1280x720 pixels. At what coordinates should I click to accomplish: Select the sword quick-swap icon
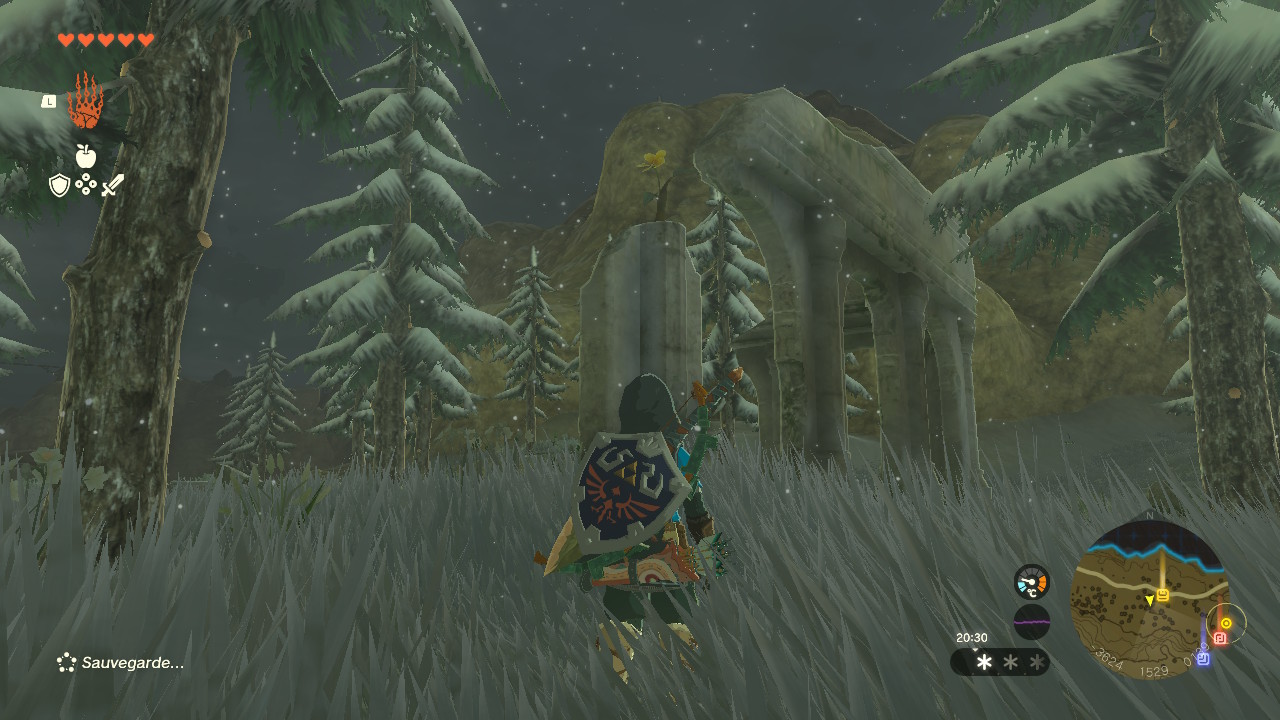click(x=112, y=185)
